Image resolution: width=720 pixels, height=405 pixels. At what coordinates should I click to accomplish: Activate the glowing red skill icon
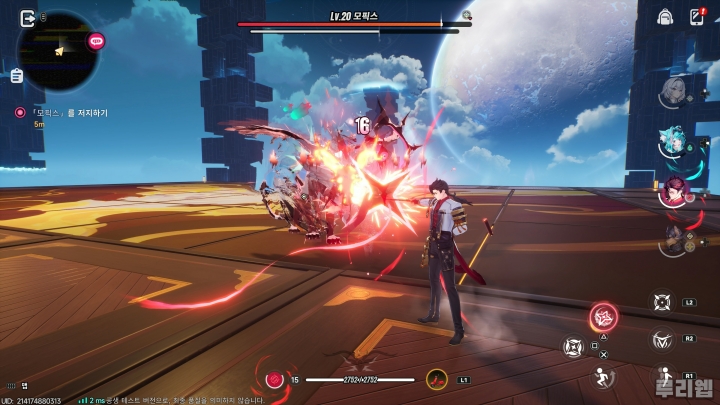(x=603, y=318)
